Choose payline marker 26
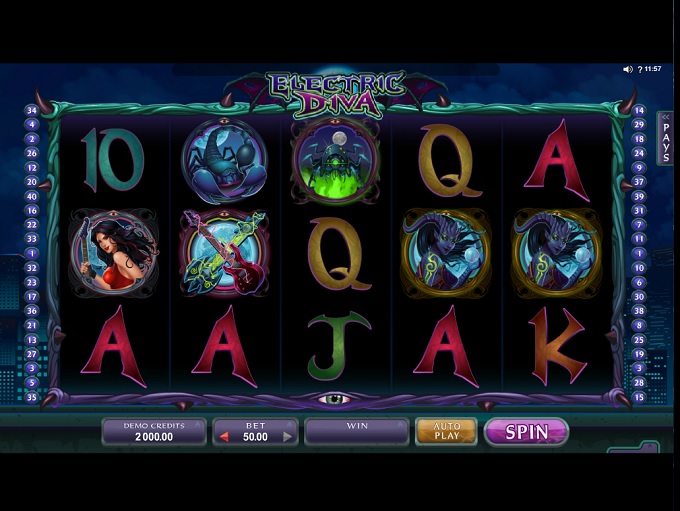 [x=32, y=154]
